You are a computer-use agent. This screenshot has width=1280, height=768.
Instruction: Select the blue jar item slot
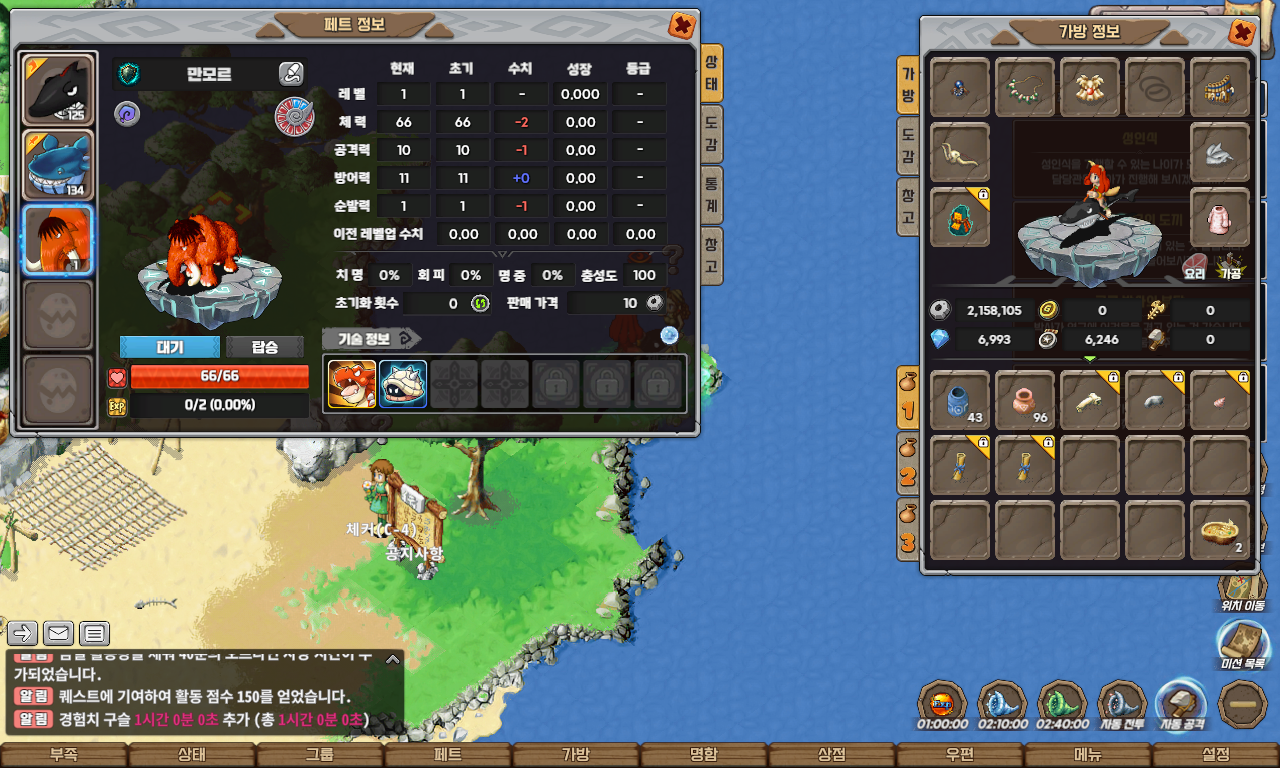[960, 401]
